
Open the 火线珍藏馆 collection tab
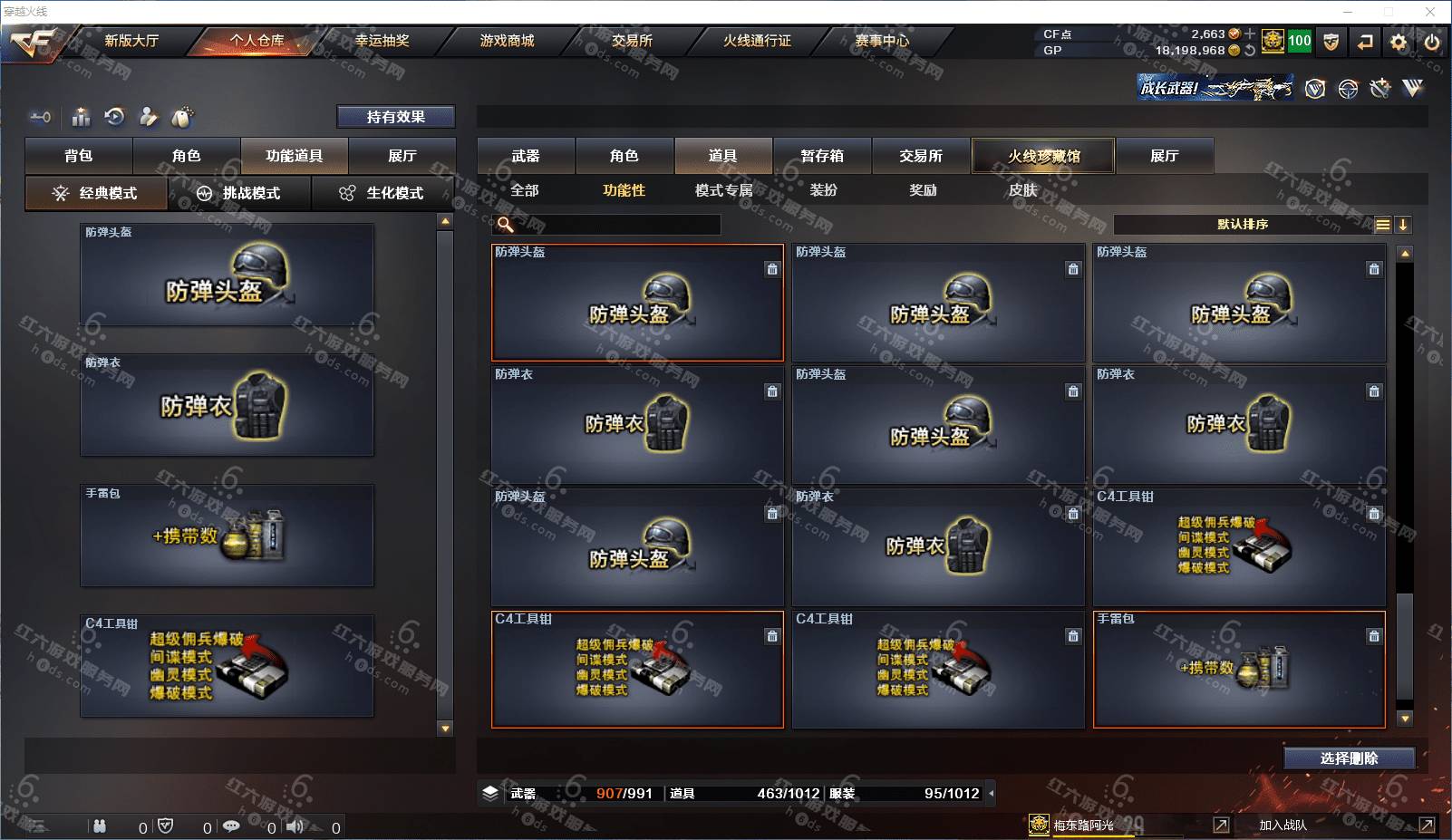pyautogui.click(x=1043, y=156)
